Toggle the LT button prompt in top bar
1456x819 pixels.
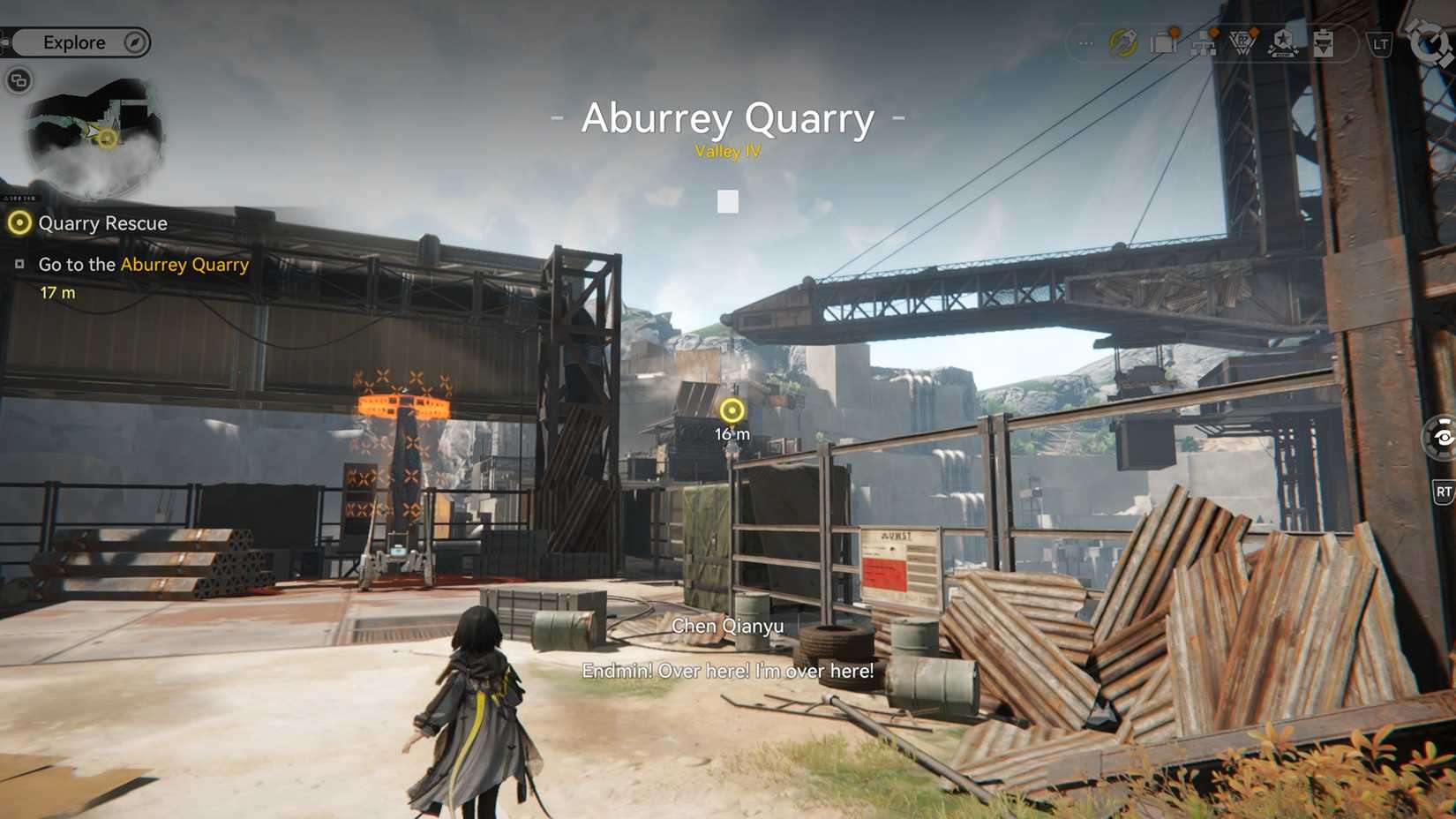[x=1378, y=41]
